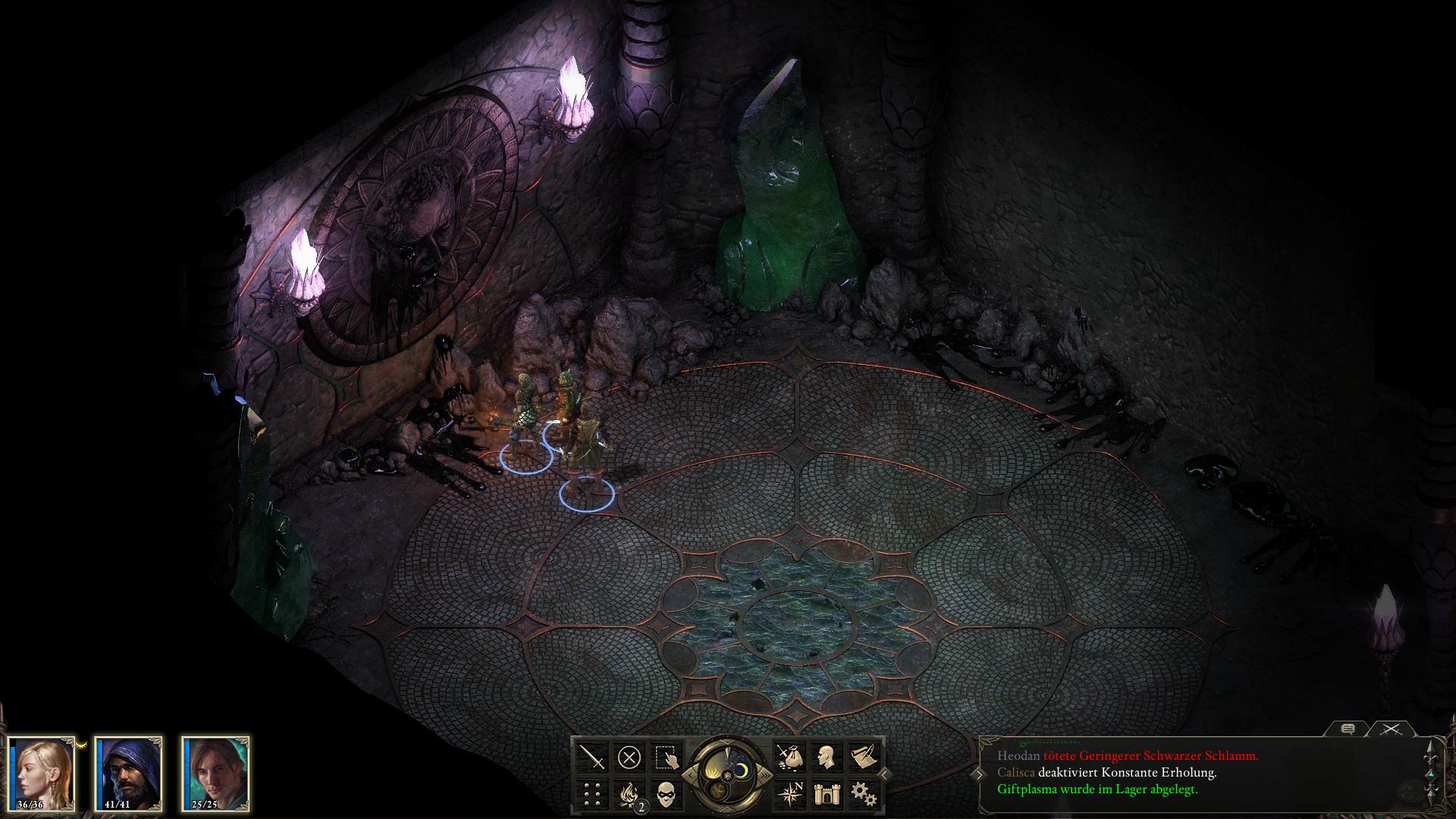Select the Attack command sword icon

(x=592, y=757)
